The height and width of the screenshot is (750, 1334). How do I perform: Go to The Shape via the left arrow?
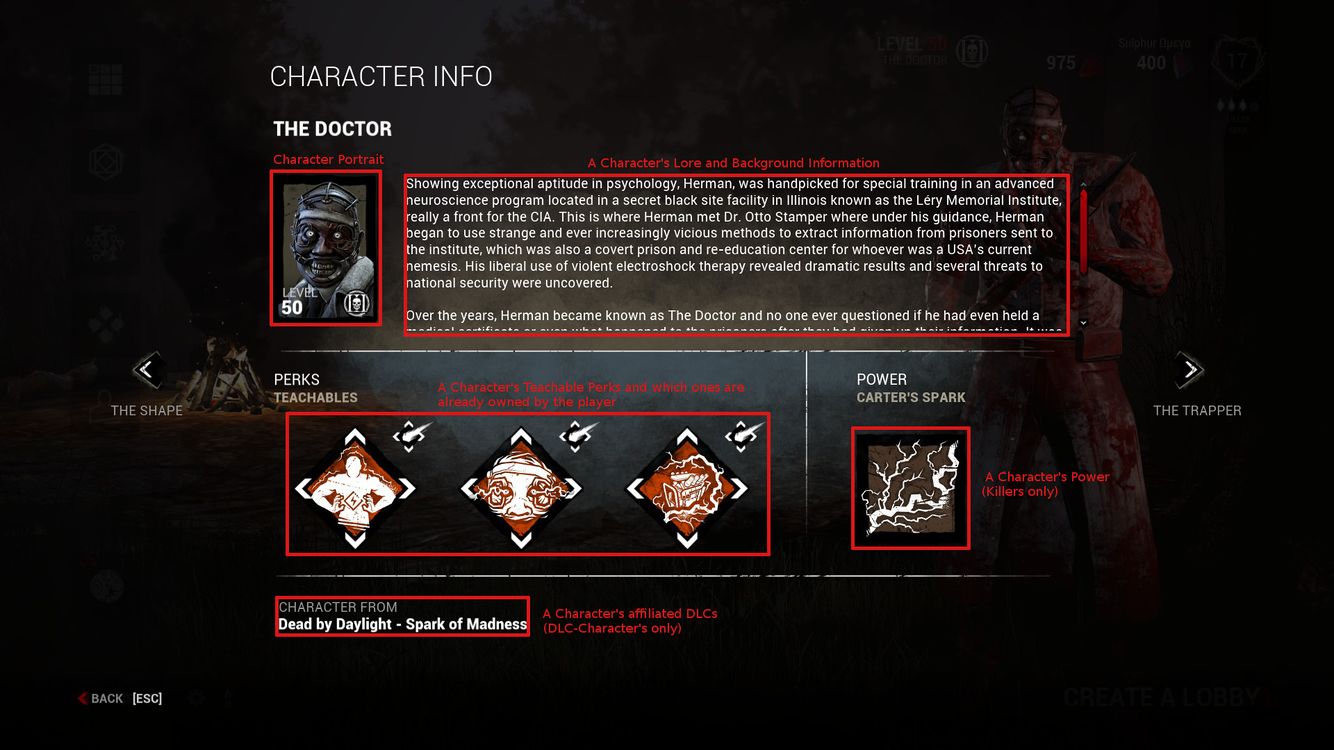click(146, 370)
